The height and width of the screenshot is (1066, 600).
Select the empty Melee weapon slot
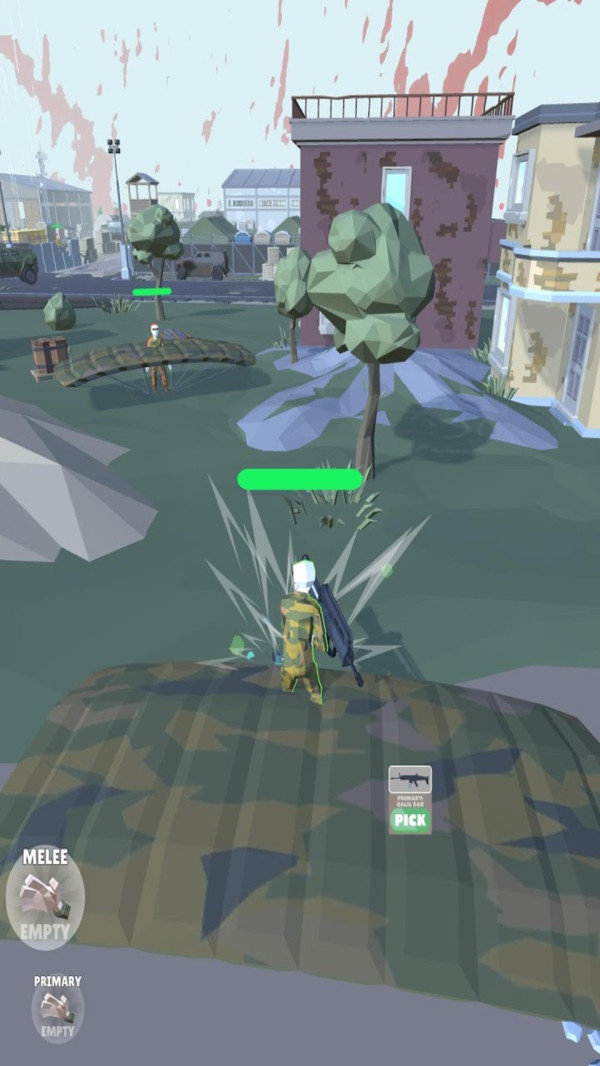45,899
